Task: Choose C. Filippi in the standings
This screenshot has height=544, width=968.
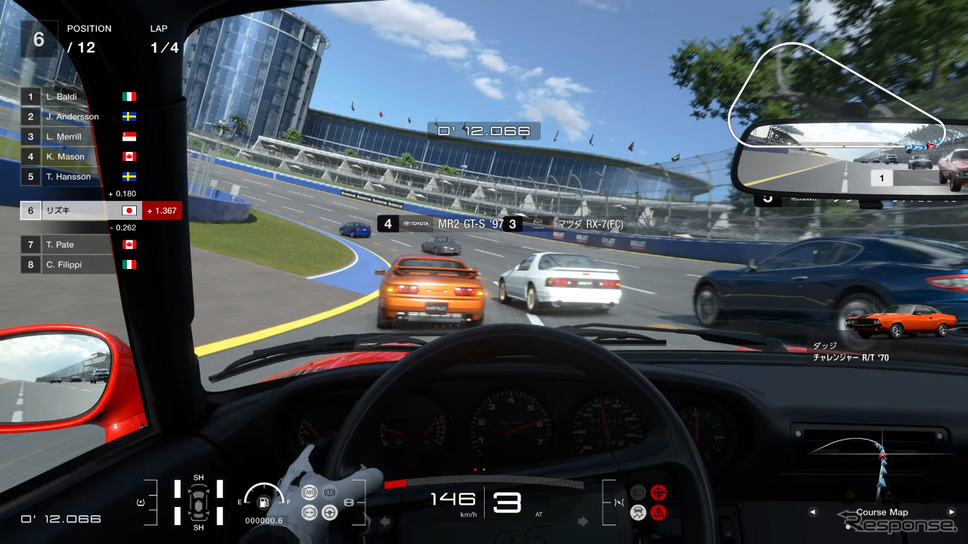Action: 78,265
